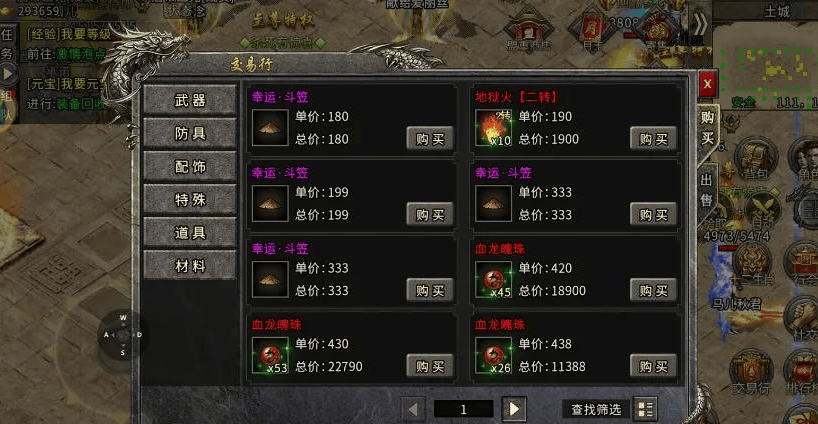
Task: Buy the 幸运·斗笠 priced at 180
Action: [x=430, y=139]
